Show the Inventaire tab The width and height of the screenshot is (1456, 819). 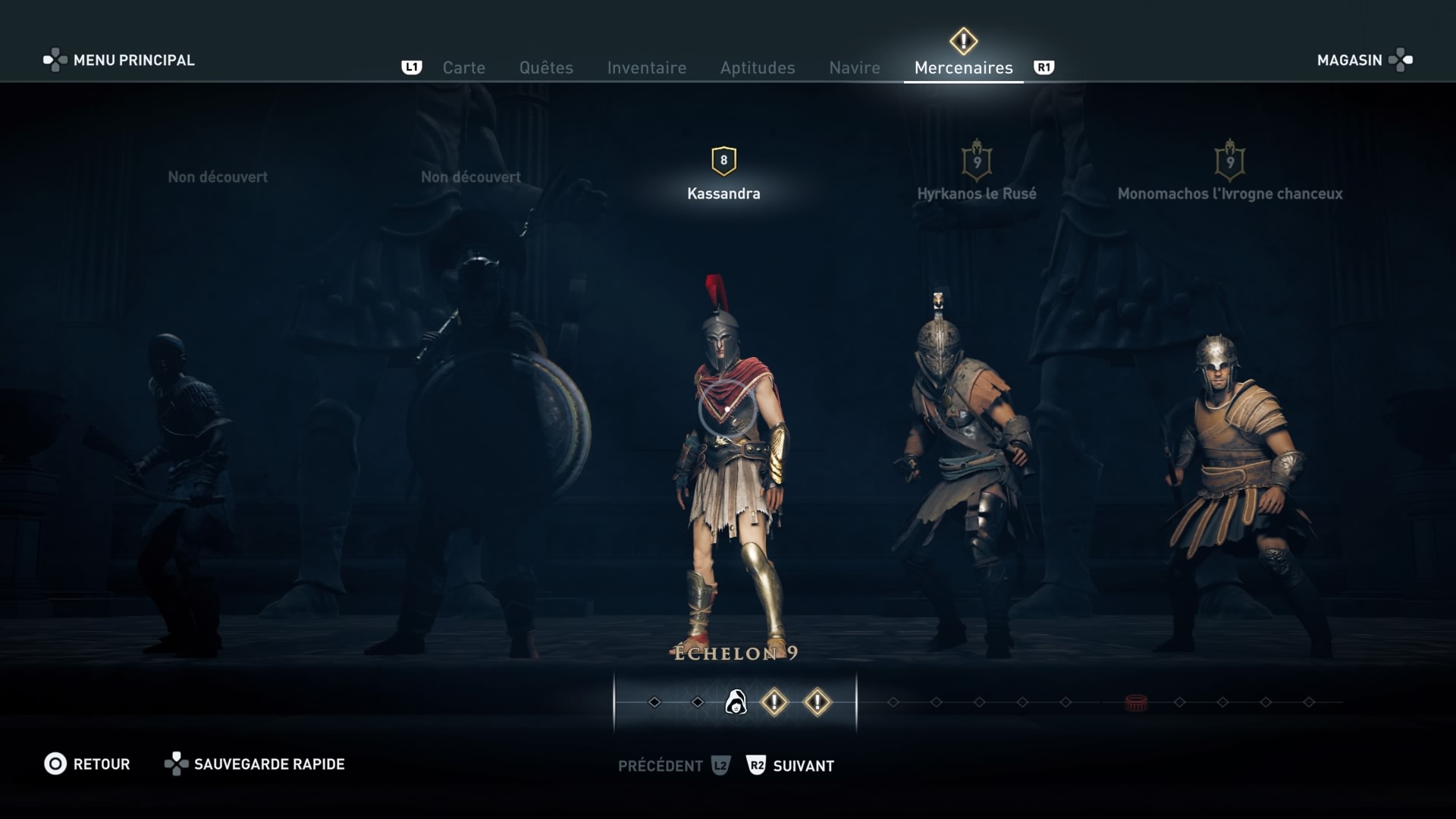[646, 67]
